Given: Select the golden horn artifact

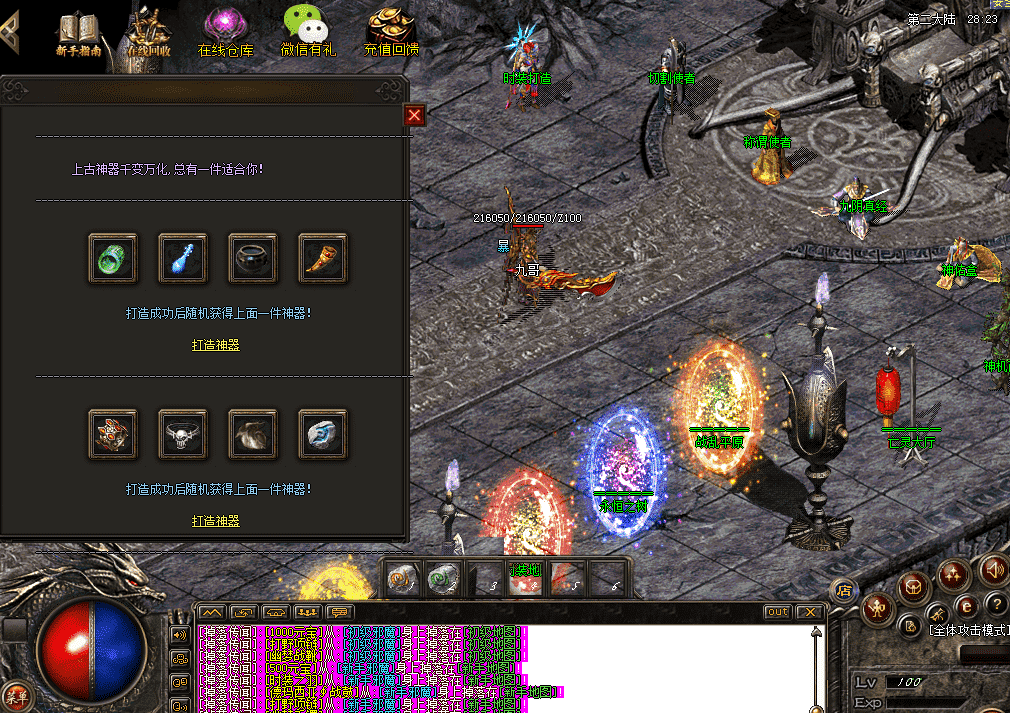Looking at the screenshot, I should [x=323, y=259].
